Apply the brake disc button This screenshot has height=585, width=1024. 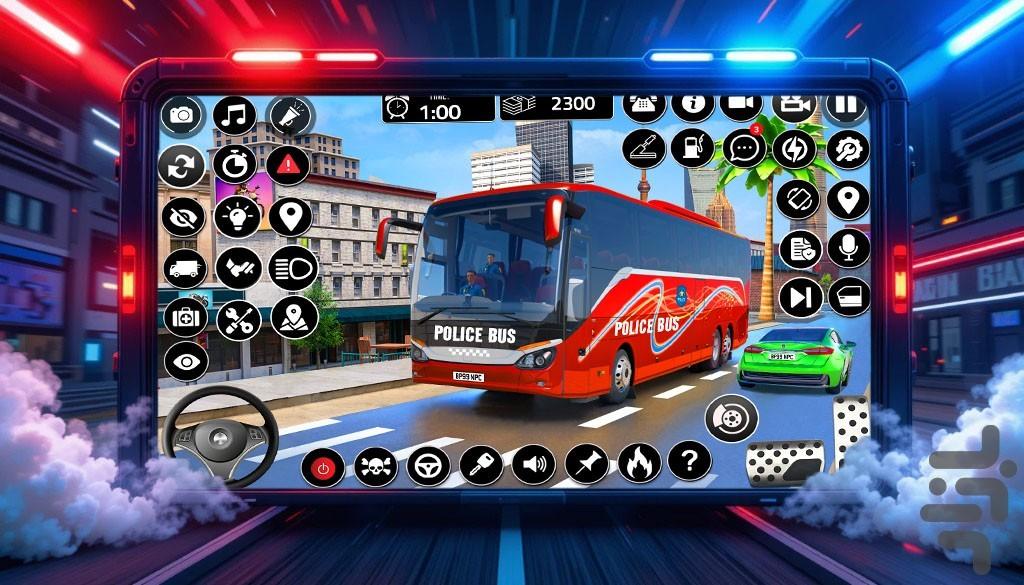point(731,418)
